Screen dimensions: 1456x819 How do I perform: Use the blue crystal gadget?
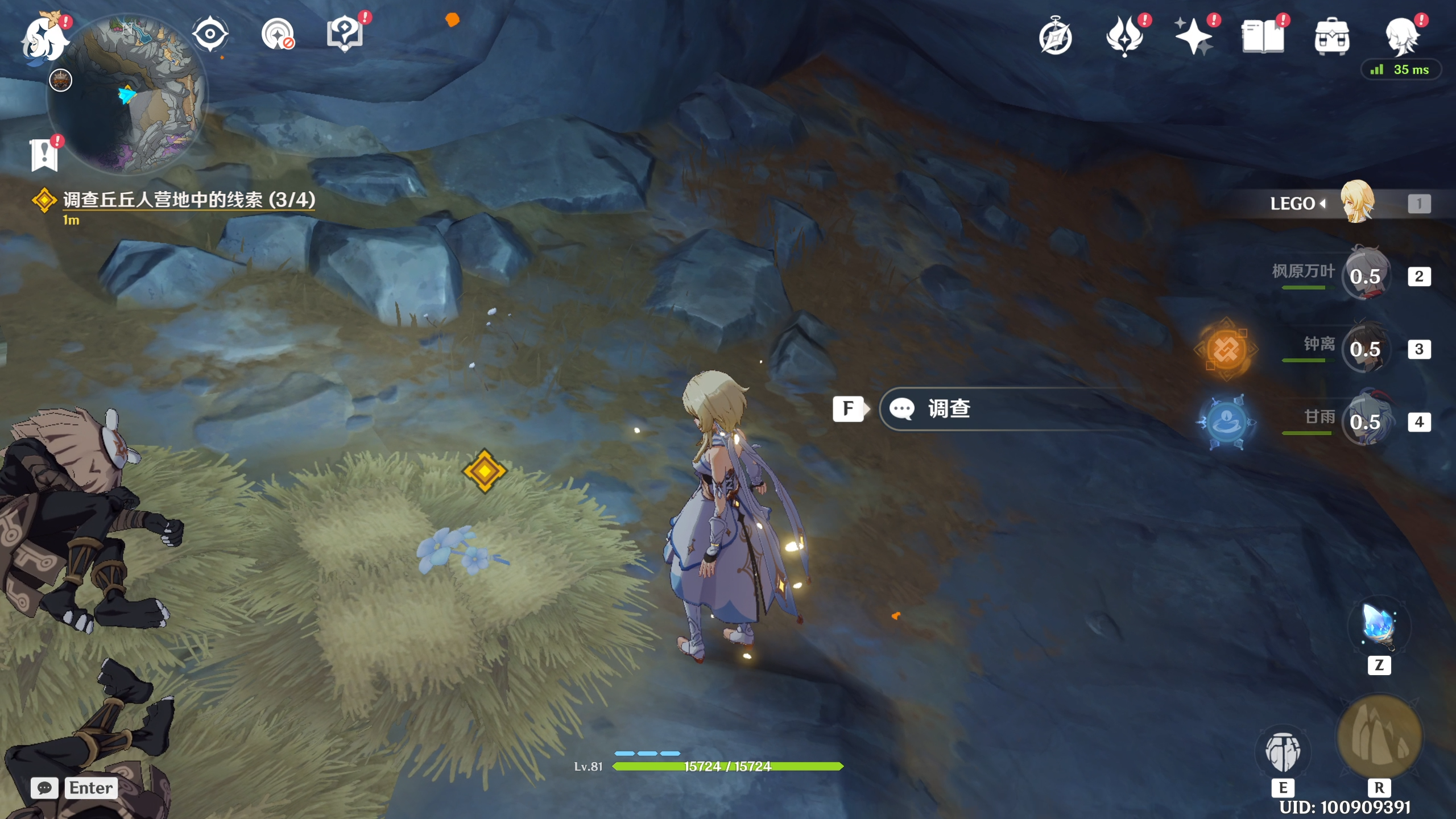click(x=1379, y=626)
